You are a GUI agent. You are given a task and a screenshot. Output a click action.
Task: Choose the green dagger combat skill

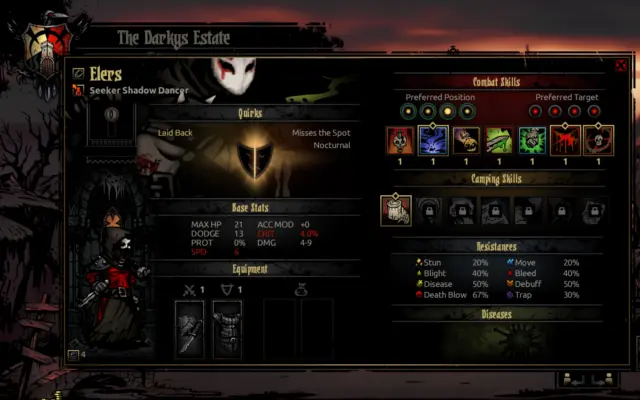click(499, 140)
